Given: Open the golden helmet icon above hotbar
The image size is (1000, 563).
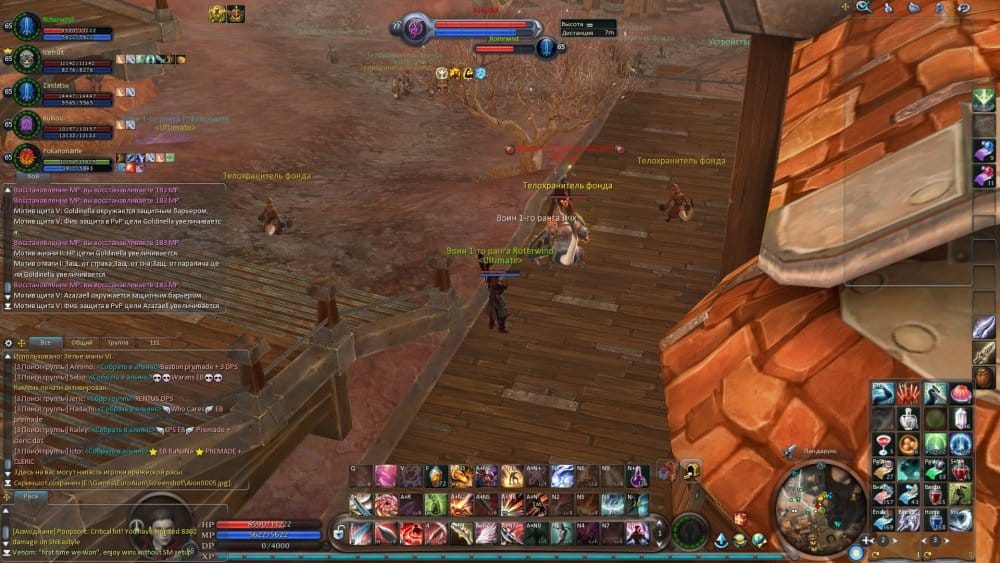Looking at the screenshot, I should click(691, 469).
